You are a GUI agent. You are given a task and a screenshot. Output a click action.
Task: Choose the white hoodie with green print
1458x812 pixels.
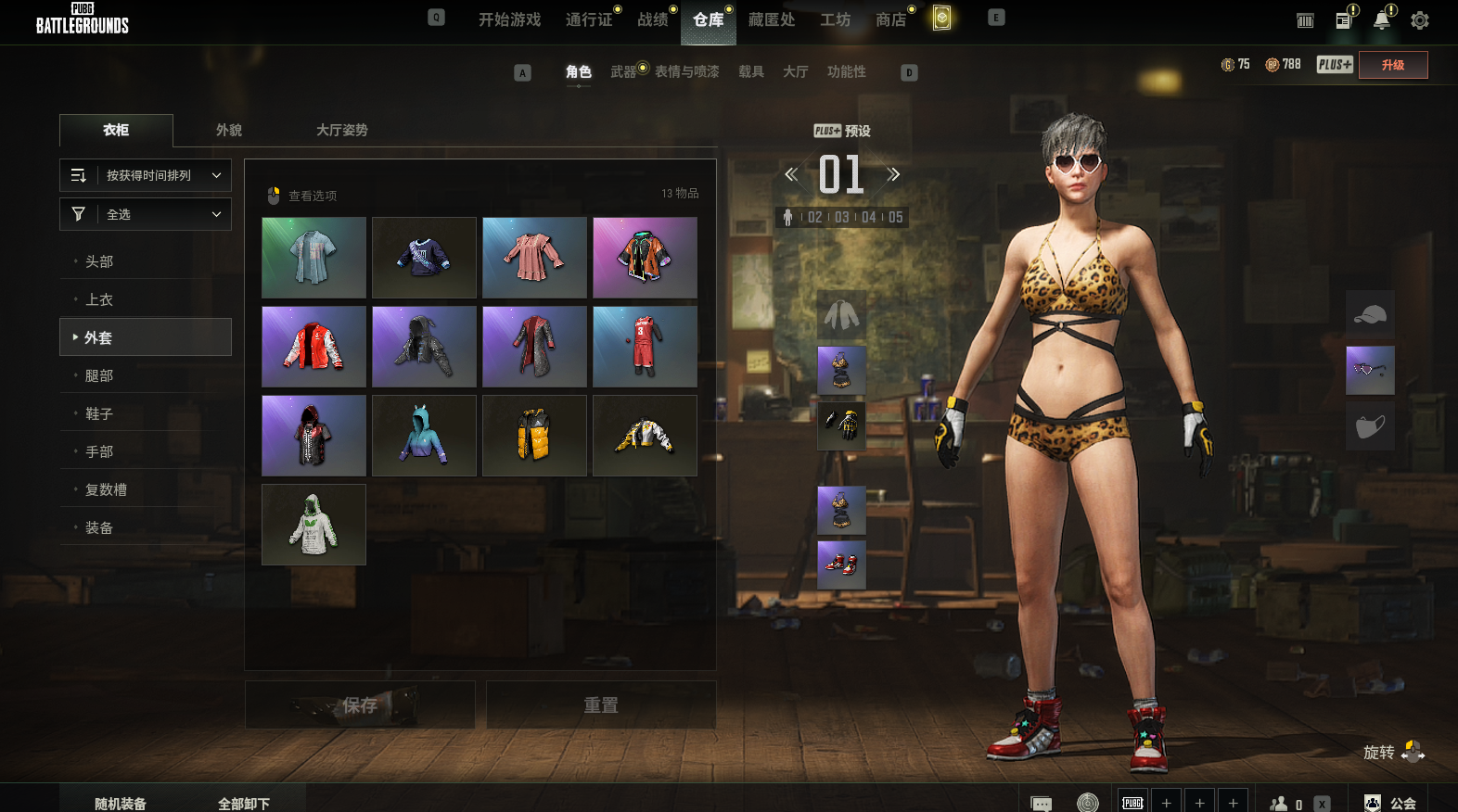pos(313,525)
